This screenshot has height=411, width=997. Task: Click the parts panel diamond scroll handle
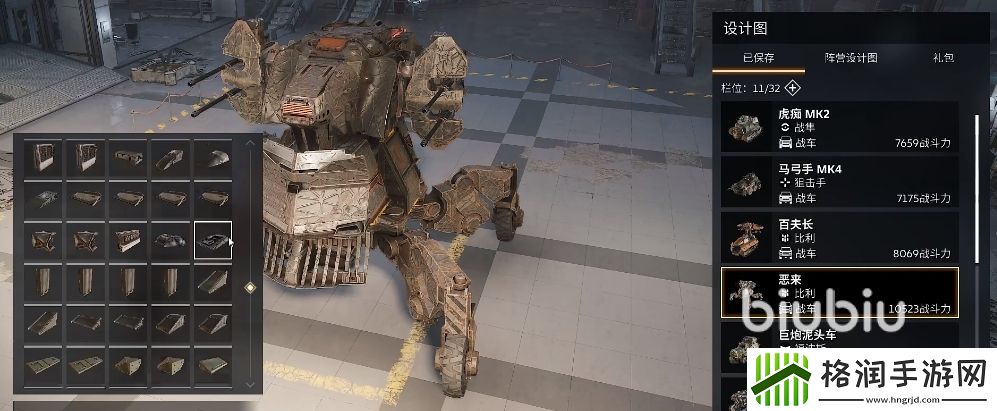point(251,288)
